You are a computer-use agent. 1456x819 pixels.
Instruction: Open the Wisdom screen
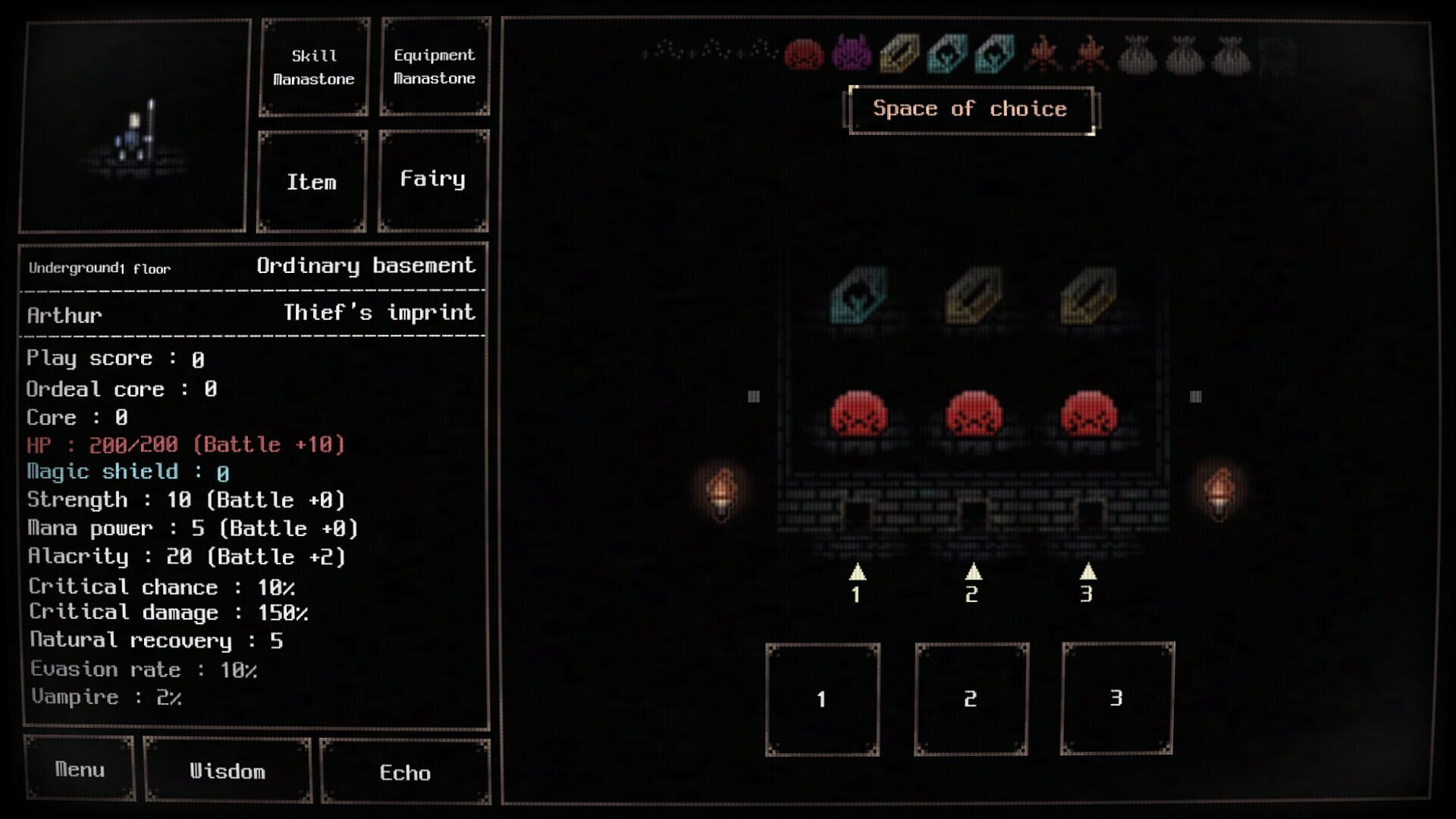(227, 771)
